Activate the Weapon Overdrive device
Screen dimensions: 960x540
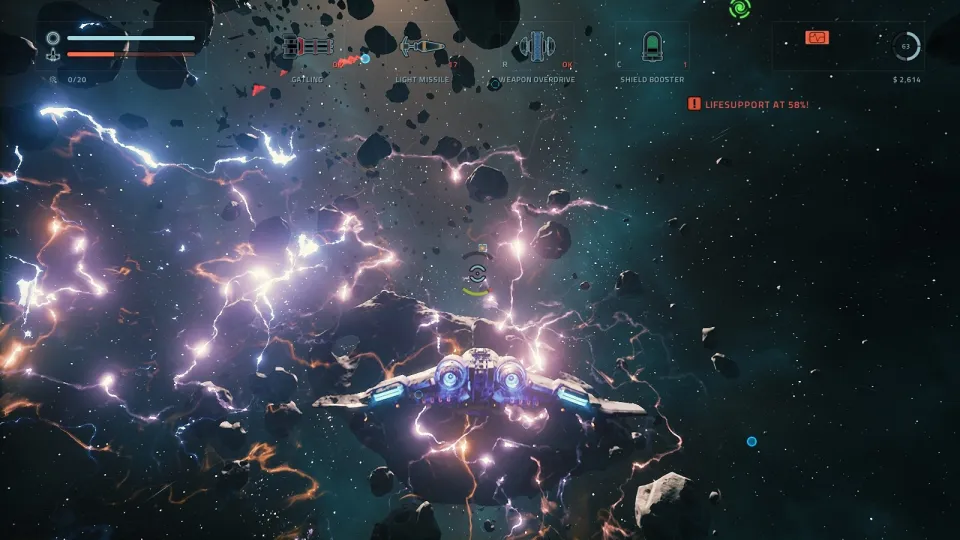pos(536,46)
